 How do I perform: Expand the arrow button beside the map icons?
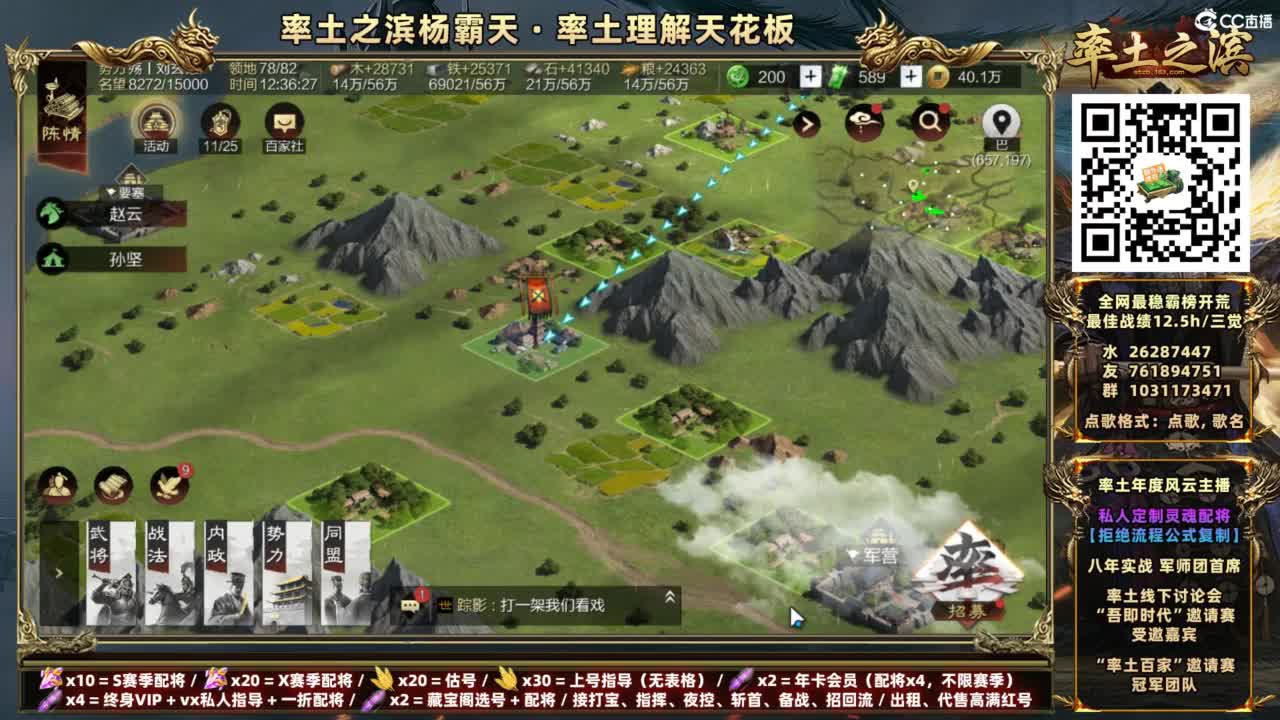click(x=807, y=122)
